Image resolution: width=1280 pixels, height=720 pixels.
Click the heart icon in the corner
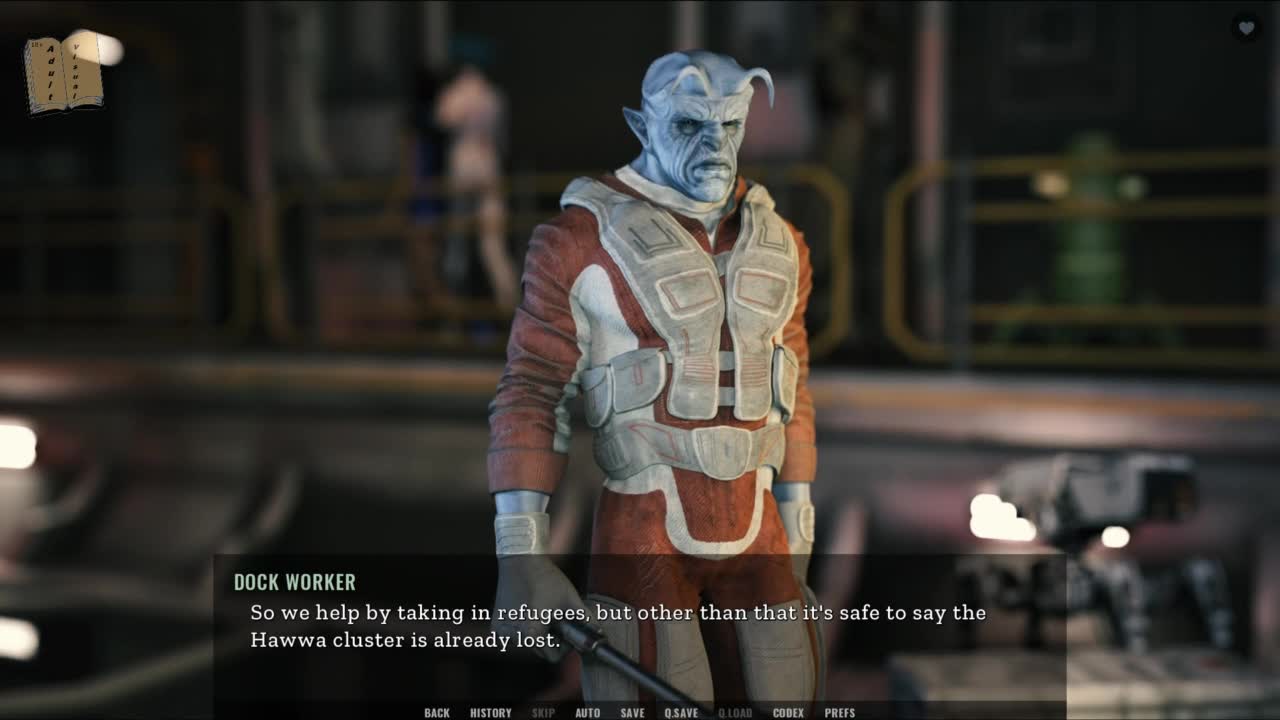point(1246,28)
